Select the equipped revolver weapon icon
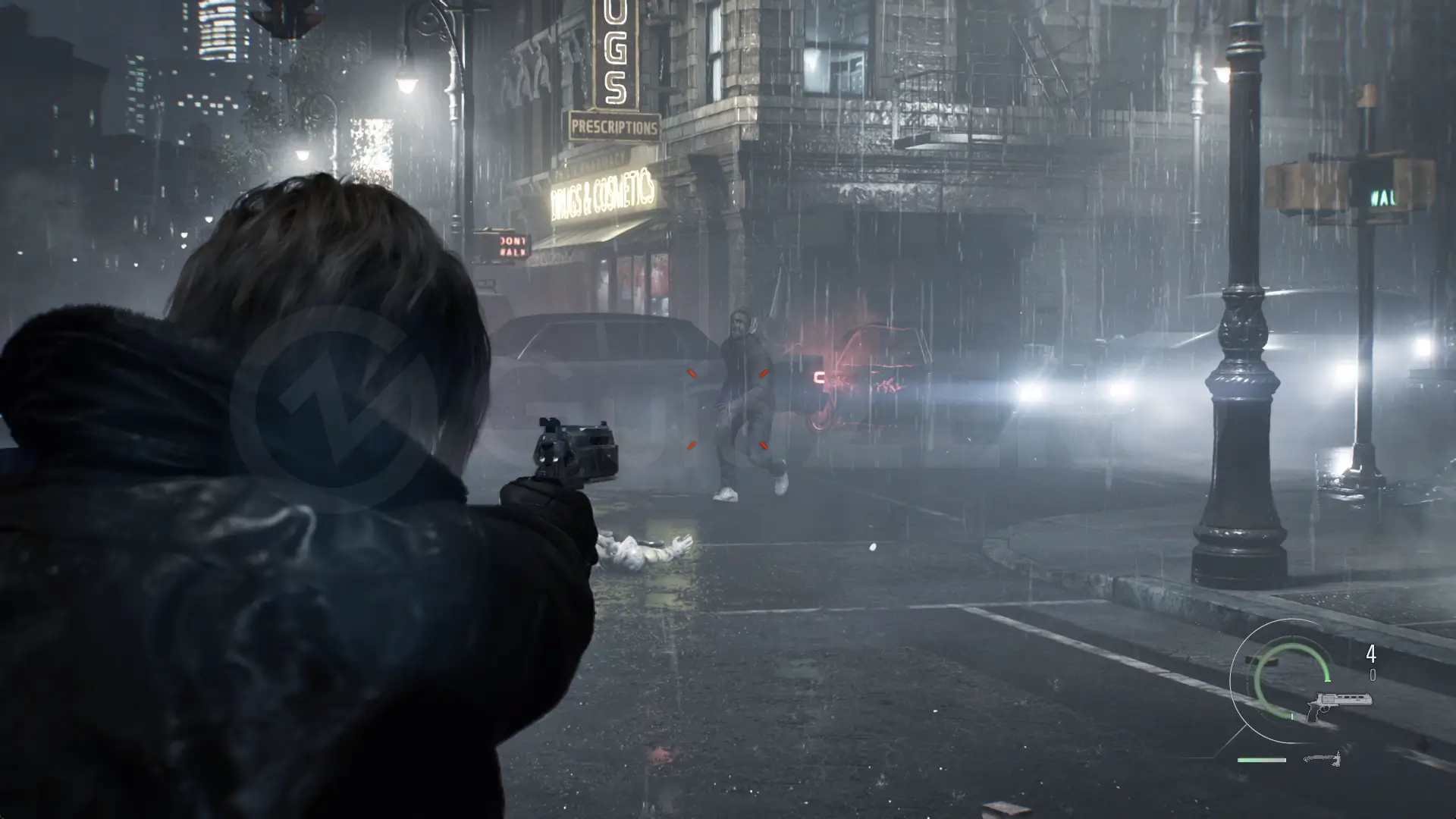1456x819 pixels. (1338, 704)
